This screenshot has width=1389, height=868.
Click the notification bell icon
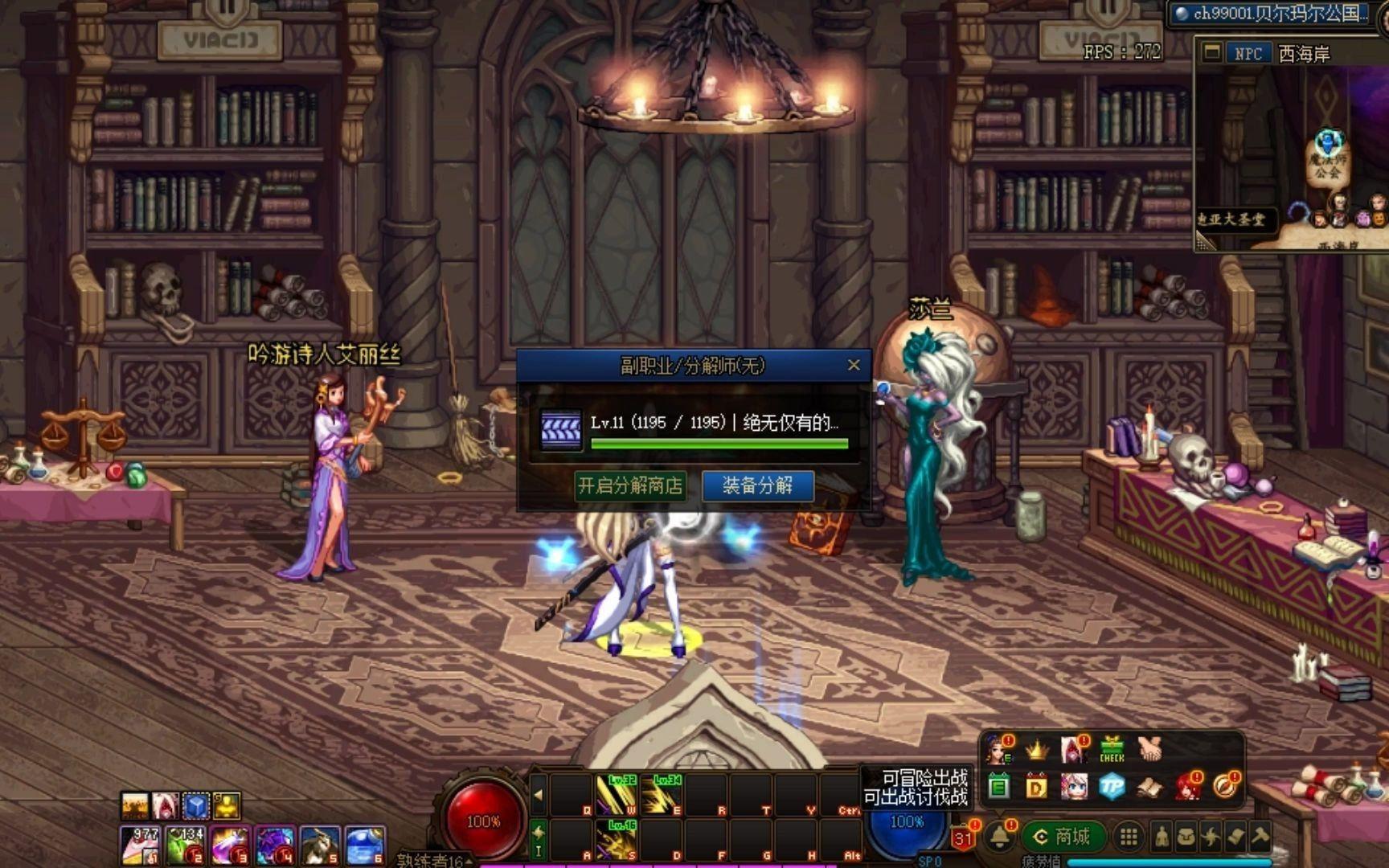coord(1000,837)
